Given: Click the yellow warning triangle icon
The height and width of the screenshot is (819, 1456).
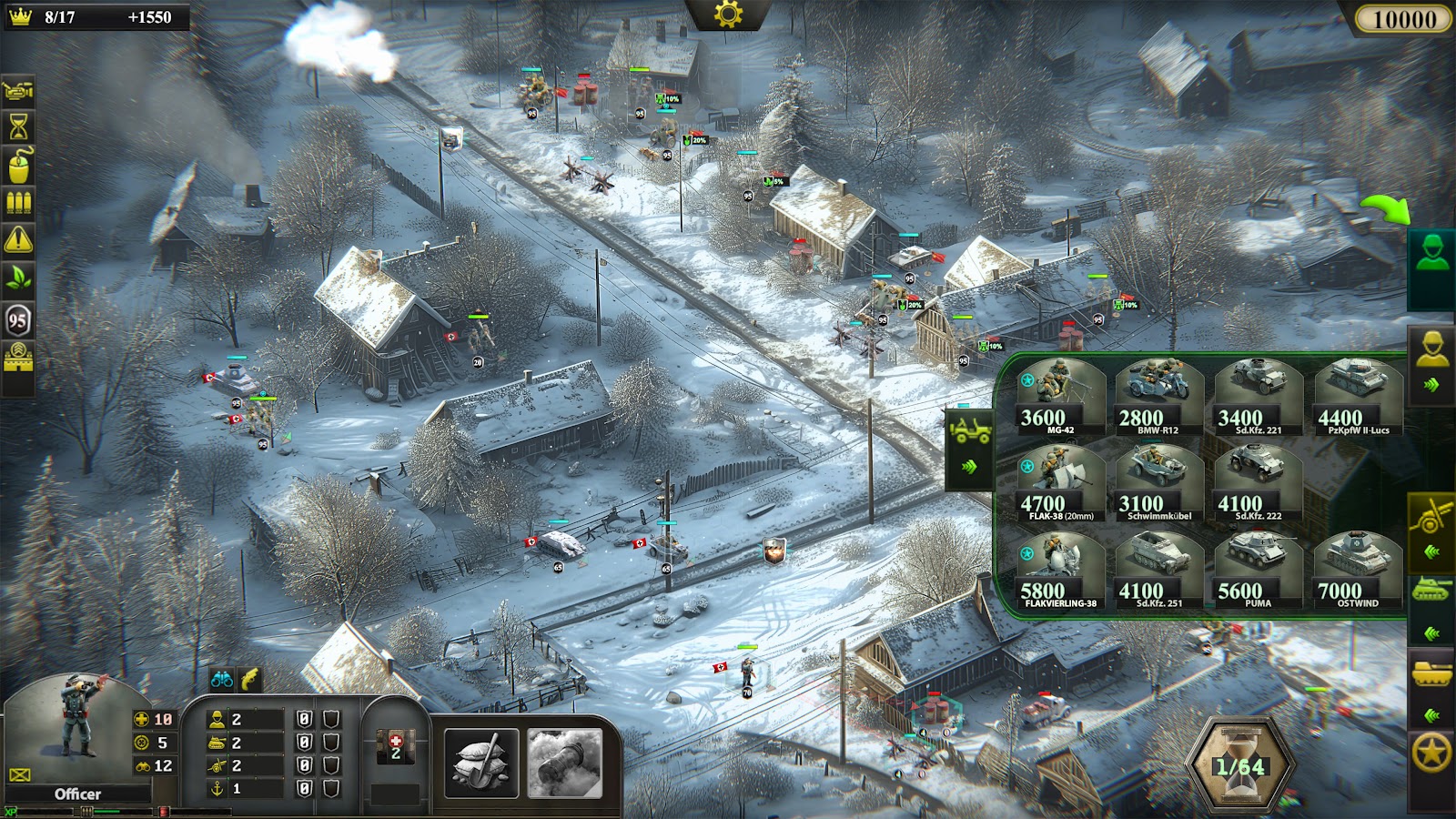Looking at the screenshot, I should coord(18,240).
